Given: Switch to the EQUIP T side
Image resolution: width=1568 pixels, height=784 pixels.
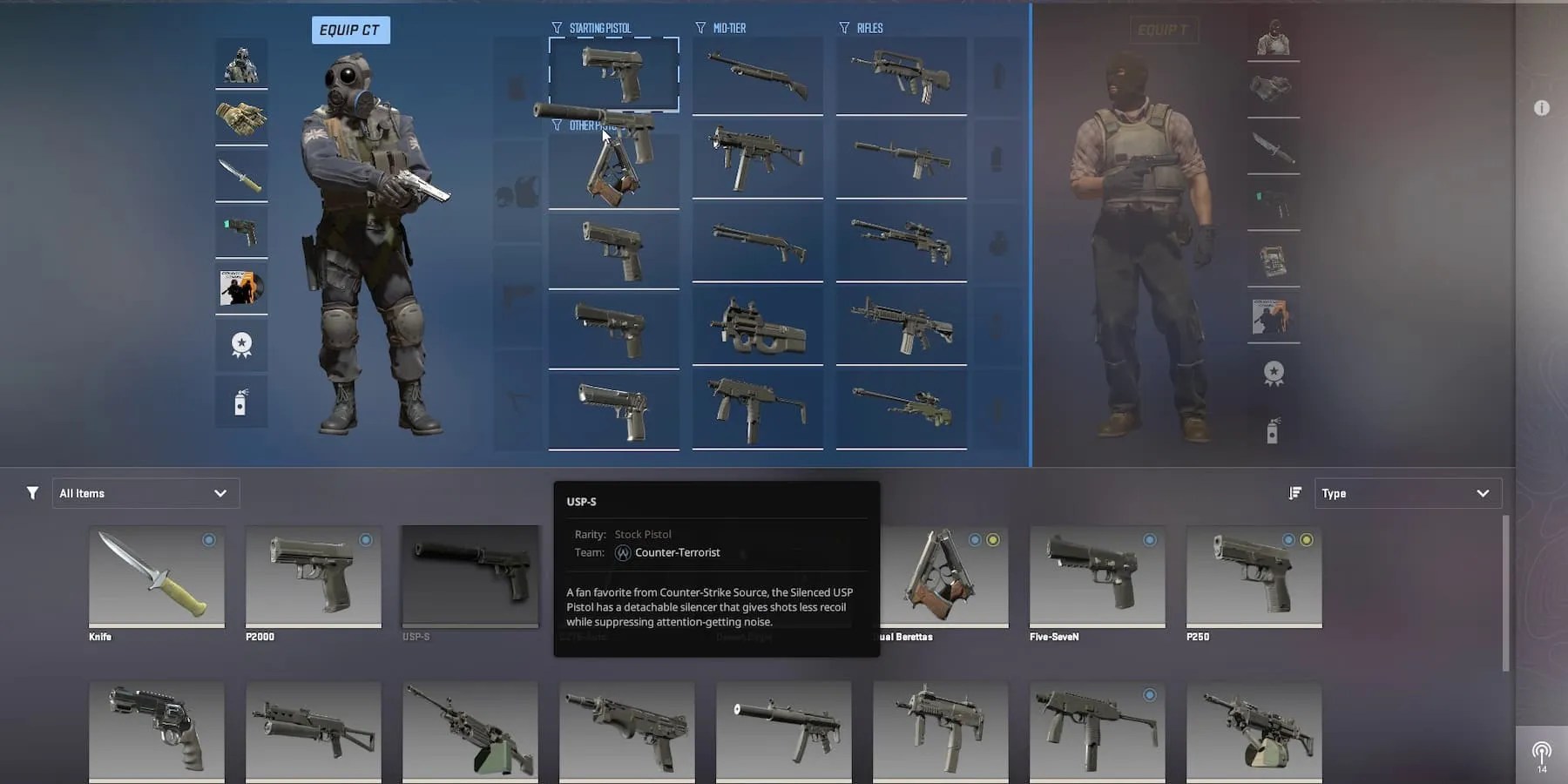Looking at the screenshot, I should 1165,29.
